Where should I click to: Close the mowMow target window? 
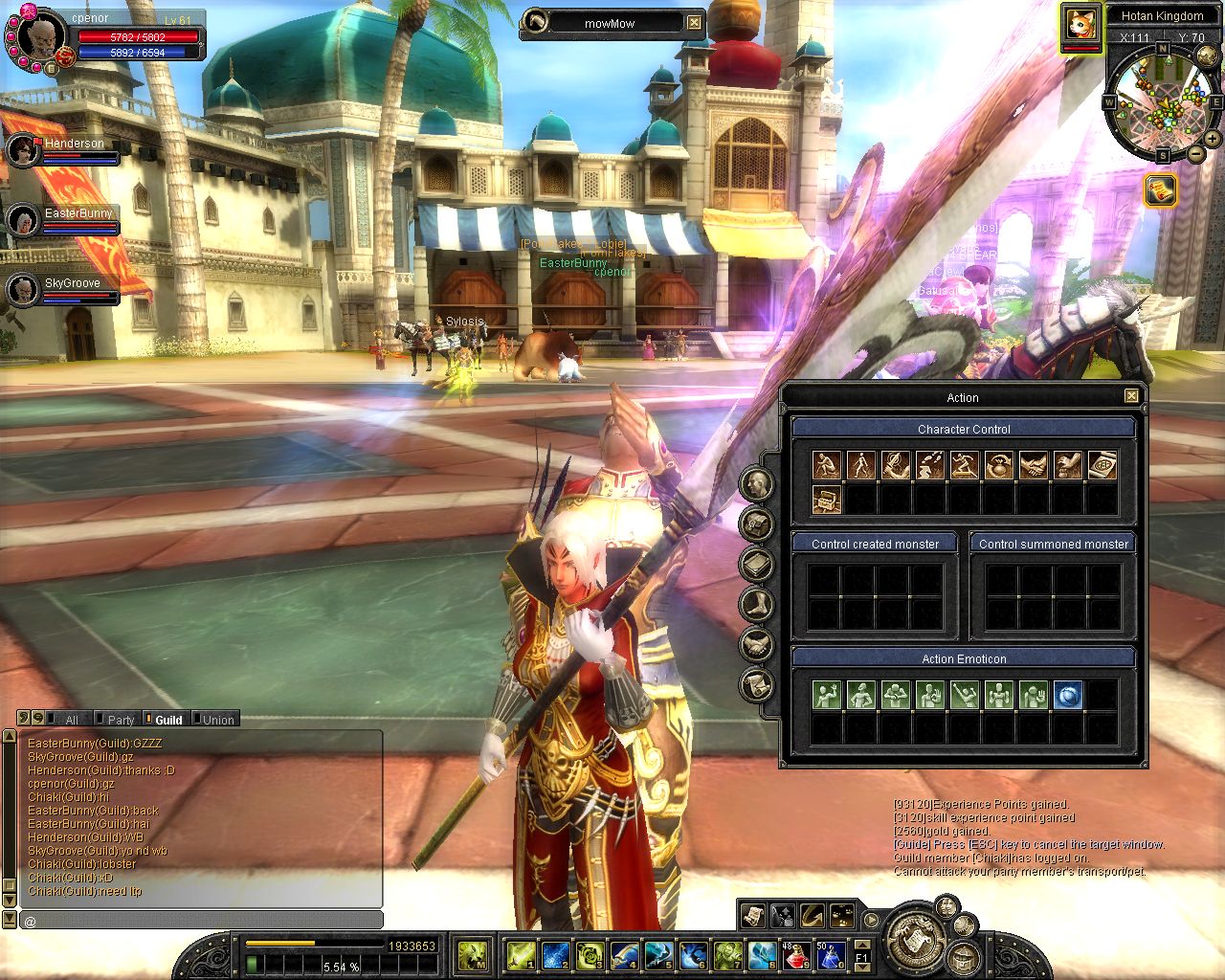[694, 23]
